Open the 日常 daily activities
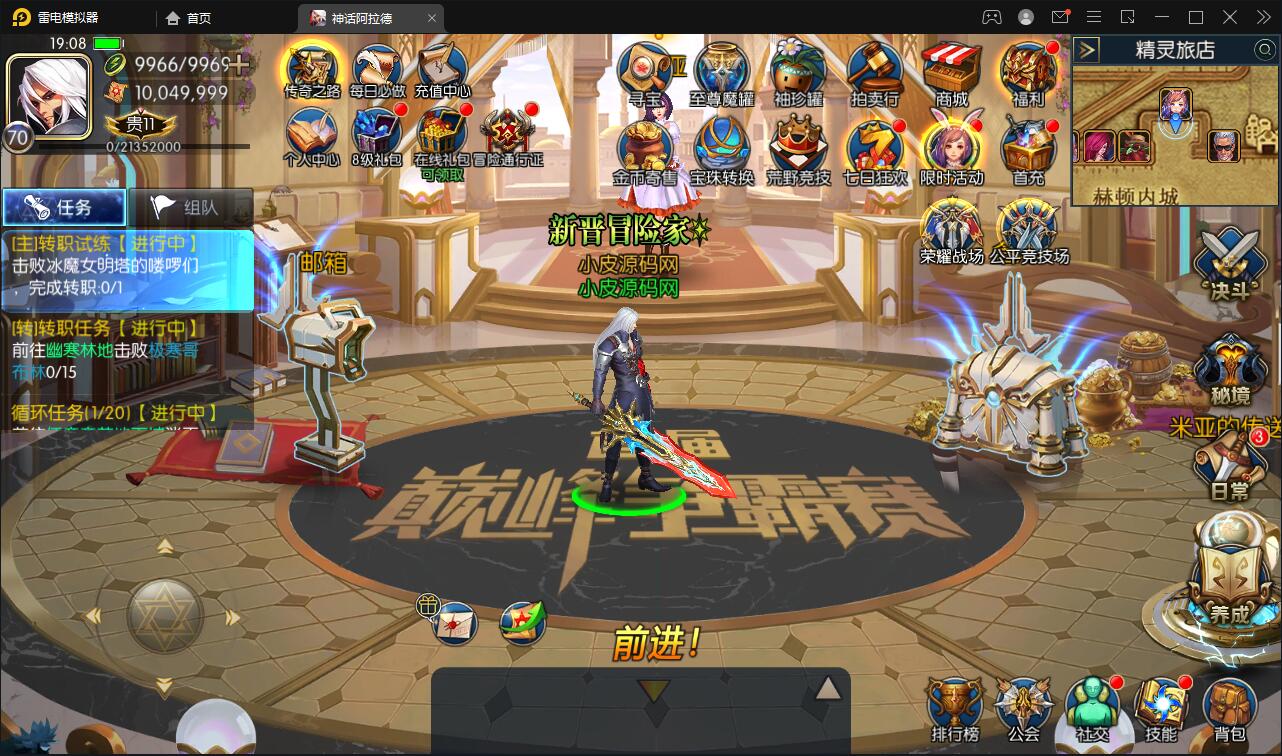Viewport: 1282px width, 756px height. [1230, 465]
